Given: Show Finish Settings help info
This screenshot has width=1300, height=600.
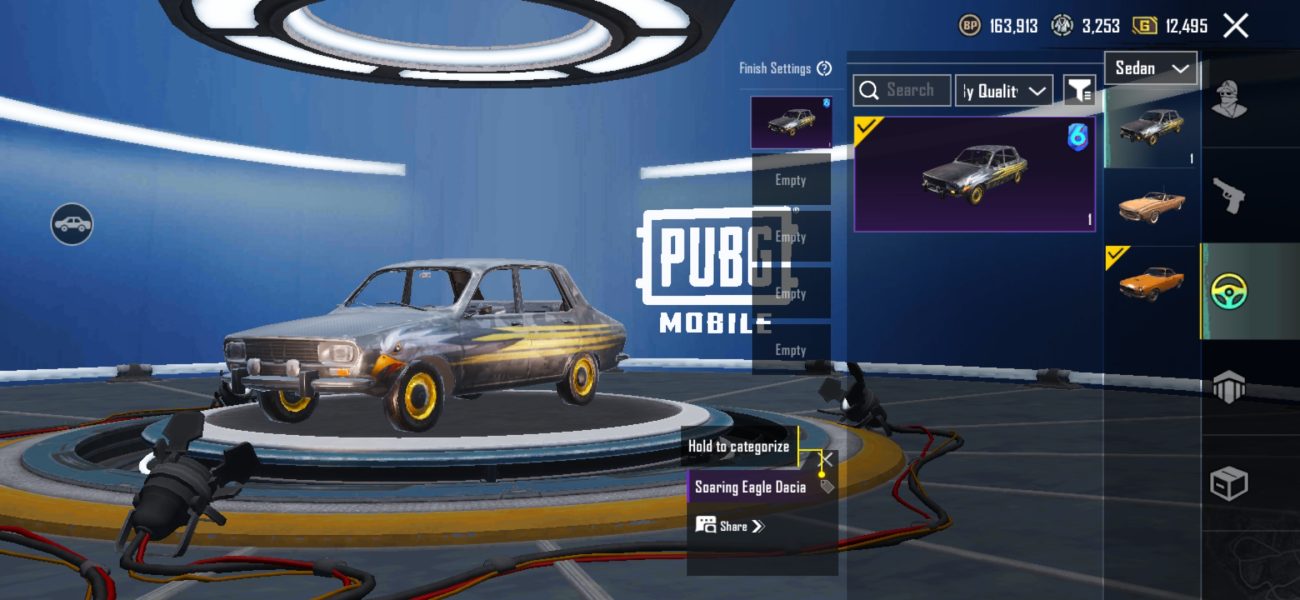Looking at the screenshot, I should pyautogui.click(x=824, y=69).
